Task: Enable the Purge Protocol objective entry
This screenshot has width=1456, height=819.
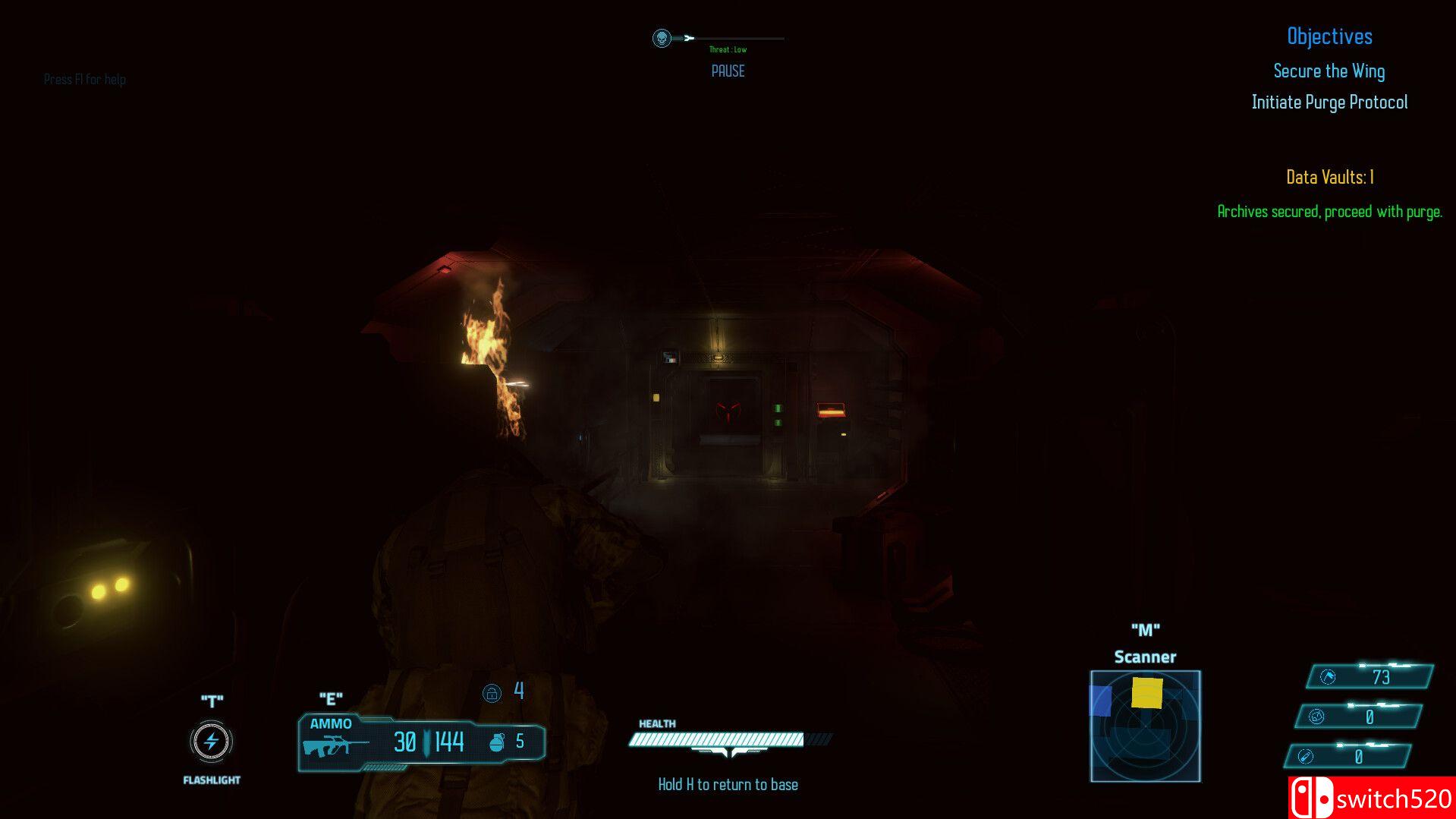Action: click(1329, 102)
